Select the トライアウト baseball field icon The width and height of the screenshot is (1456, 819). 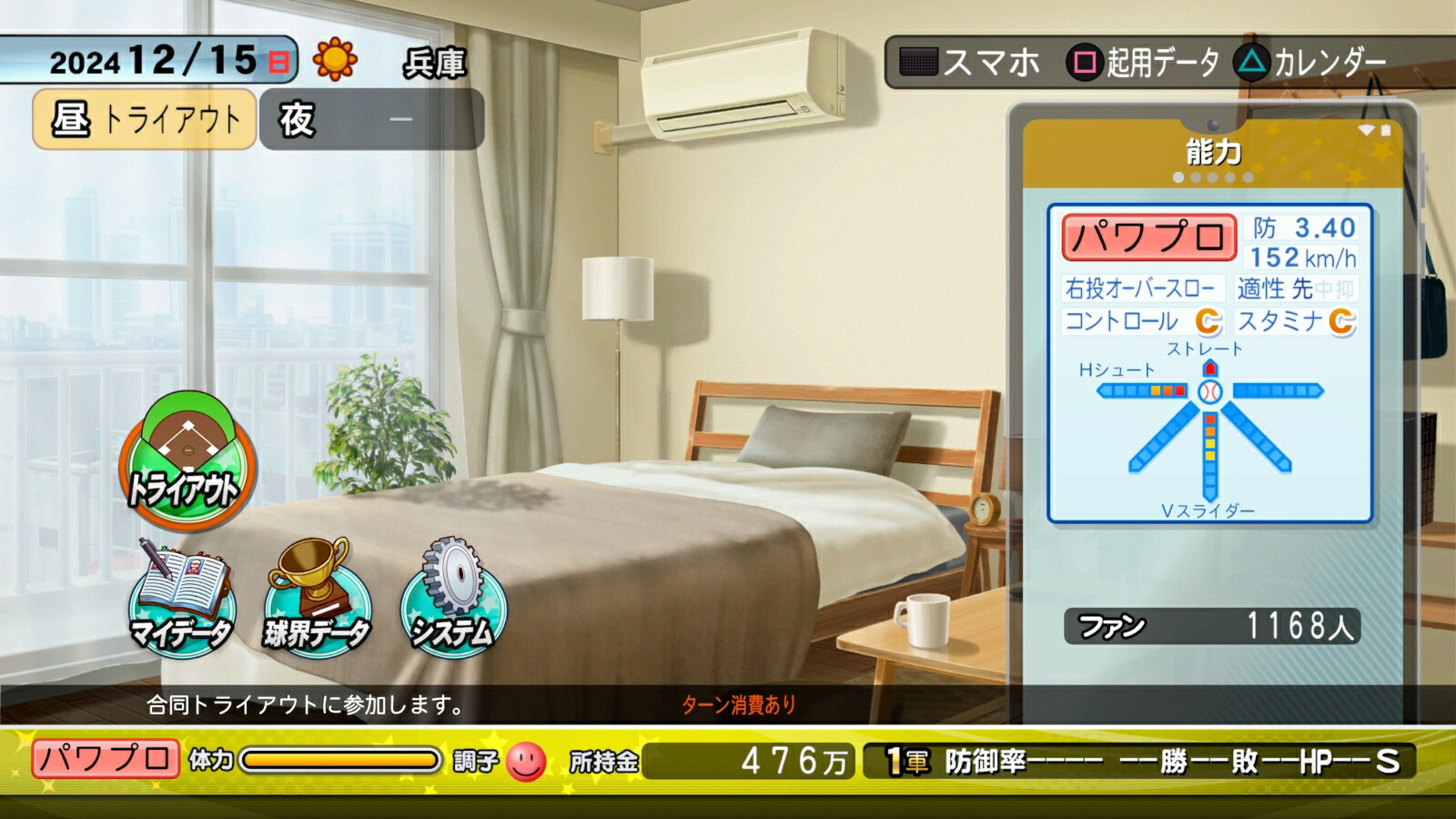tap(187, 460)
